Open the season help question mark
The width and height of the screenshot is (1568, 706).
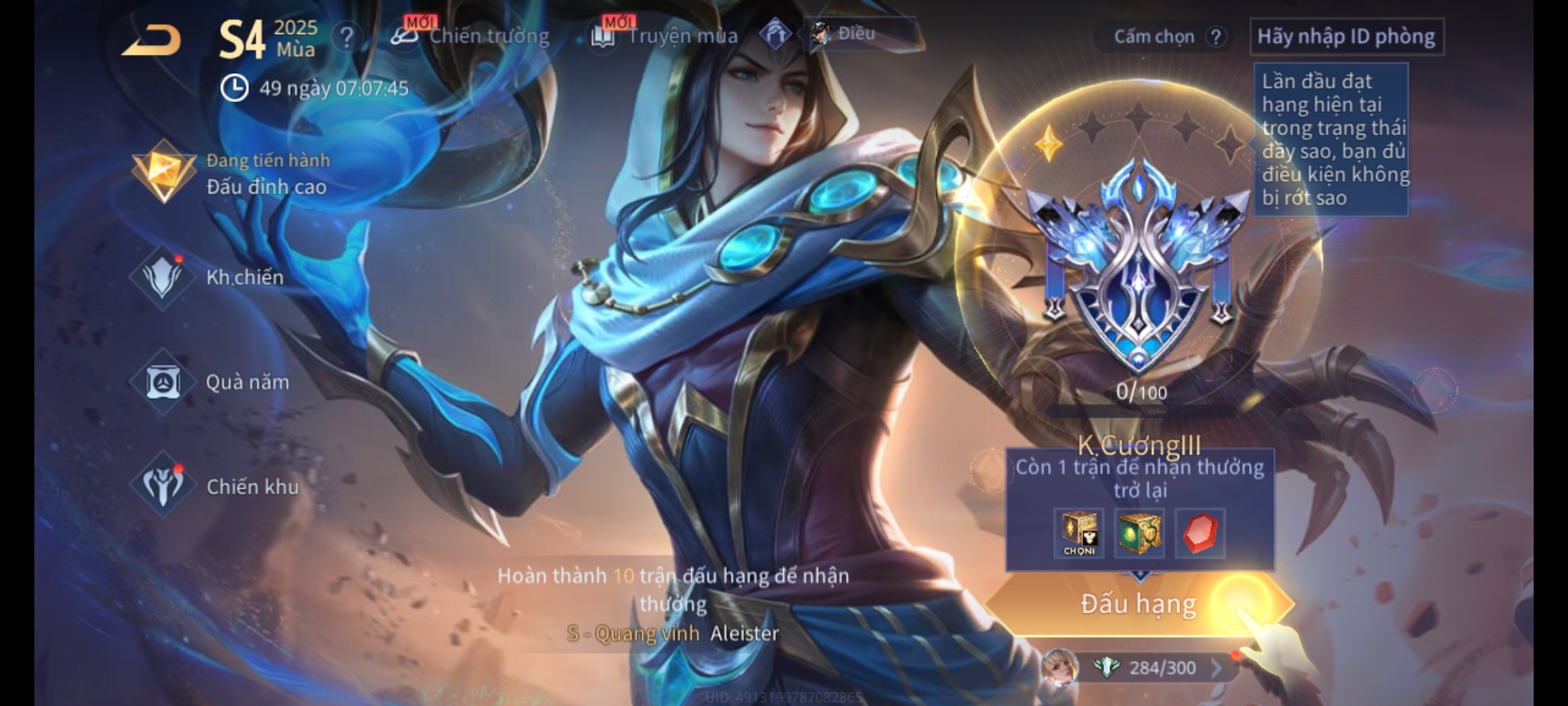[x=346, y=37]
